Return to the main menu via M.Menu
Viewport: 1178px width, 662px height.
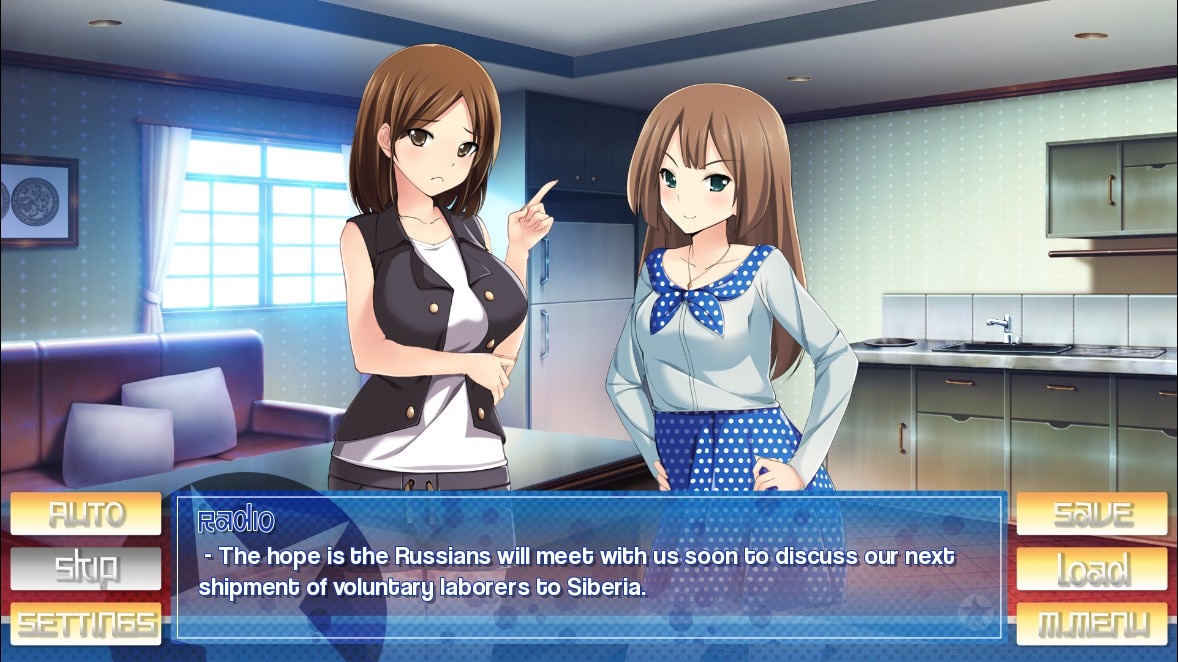[x=1092, y=623]
